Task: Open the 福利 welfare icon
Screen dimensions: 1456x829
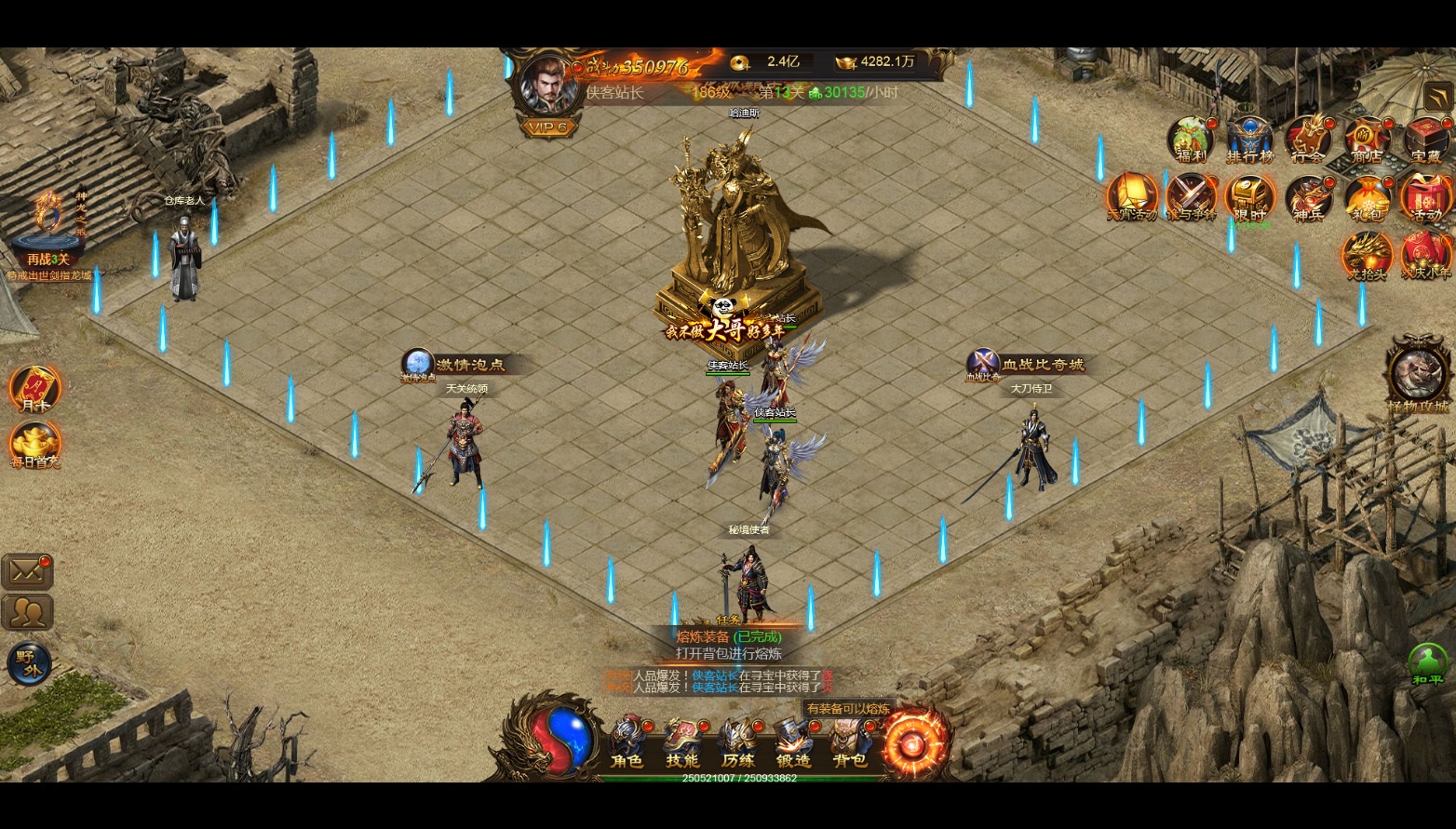Action: 1191,140
